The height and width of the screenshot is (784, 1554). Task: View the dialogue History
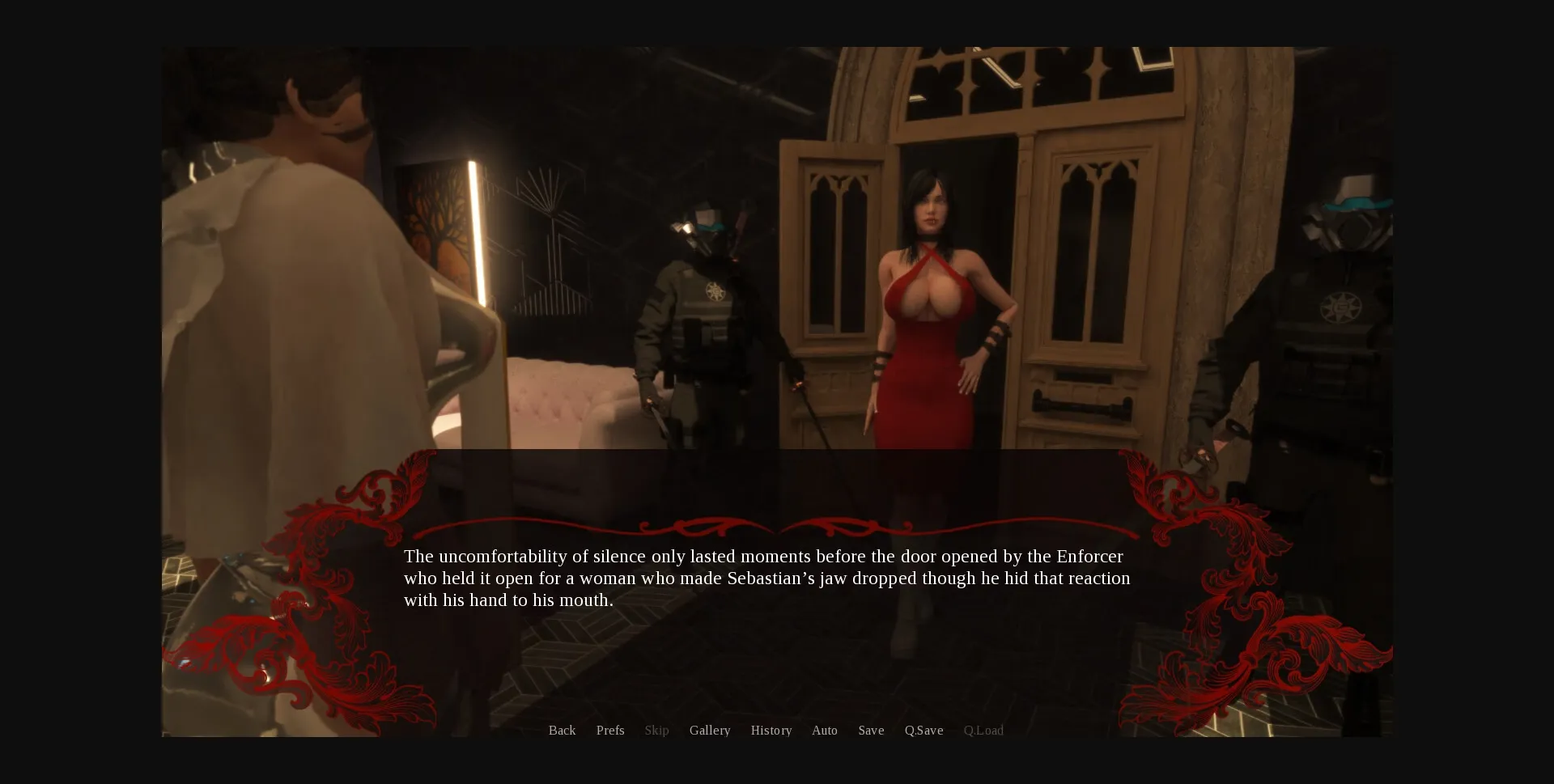(771, 730)
